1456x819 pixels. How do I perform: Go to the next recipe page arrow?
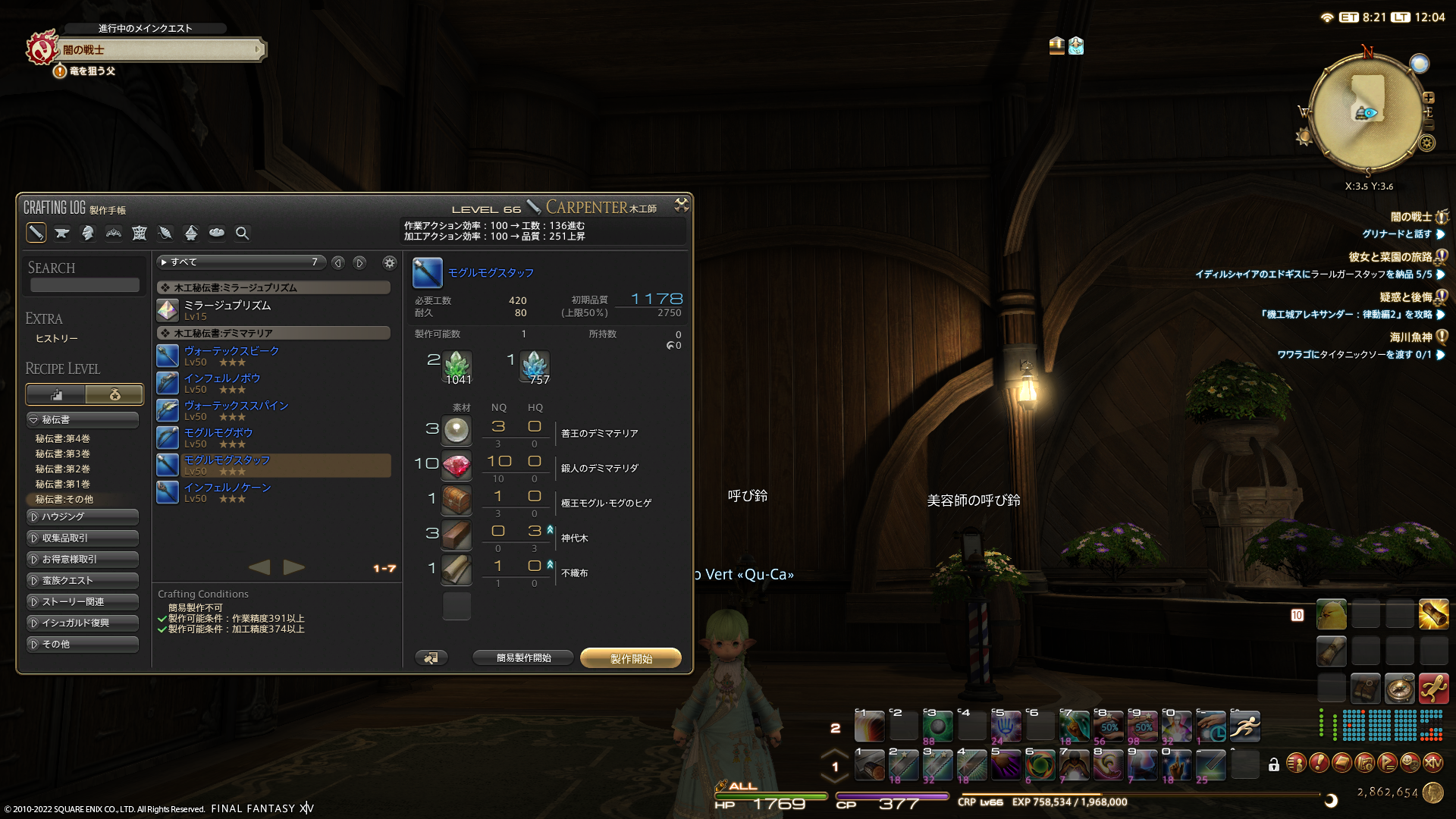tap(294, 567)
